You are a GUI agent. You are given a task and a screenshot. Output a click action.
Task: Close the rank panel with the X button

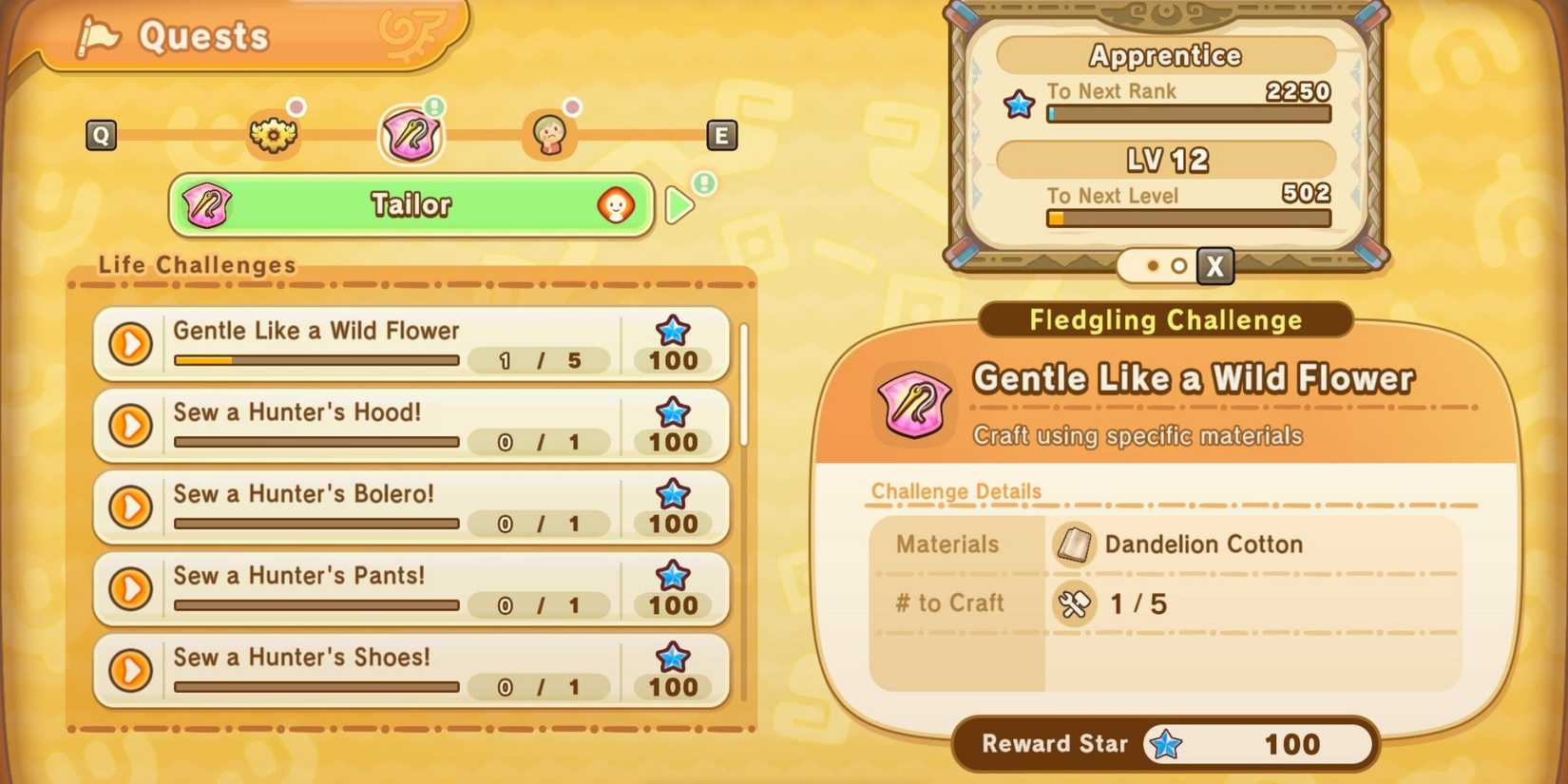tap(1214, 267)
